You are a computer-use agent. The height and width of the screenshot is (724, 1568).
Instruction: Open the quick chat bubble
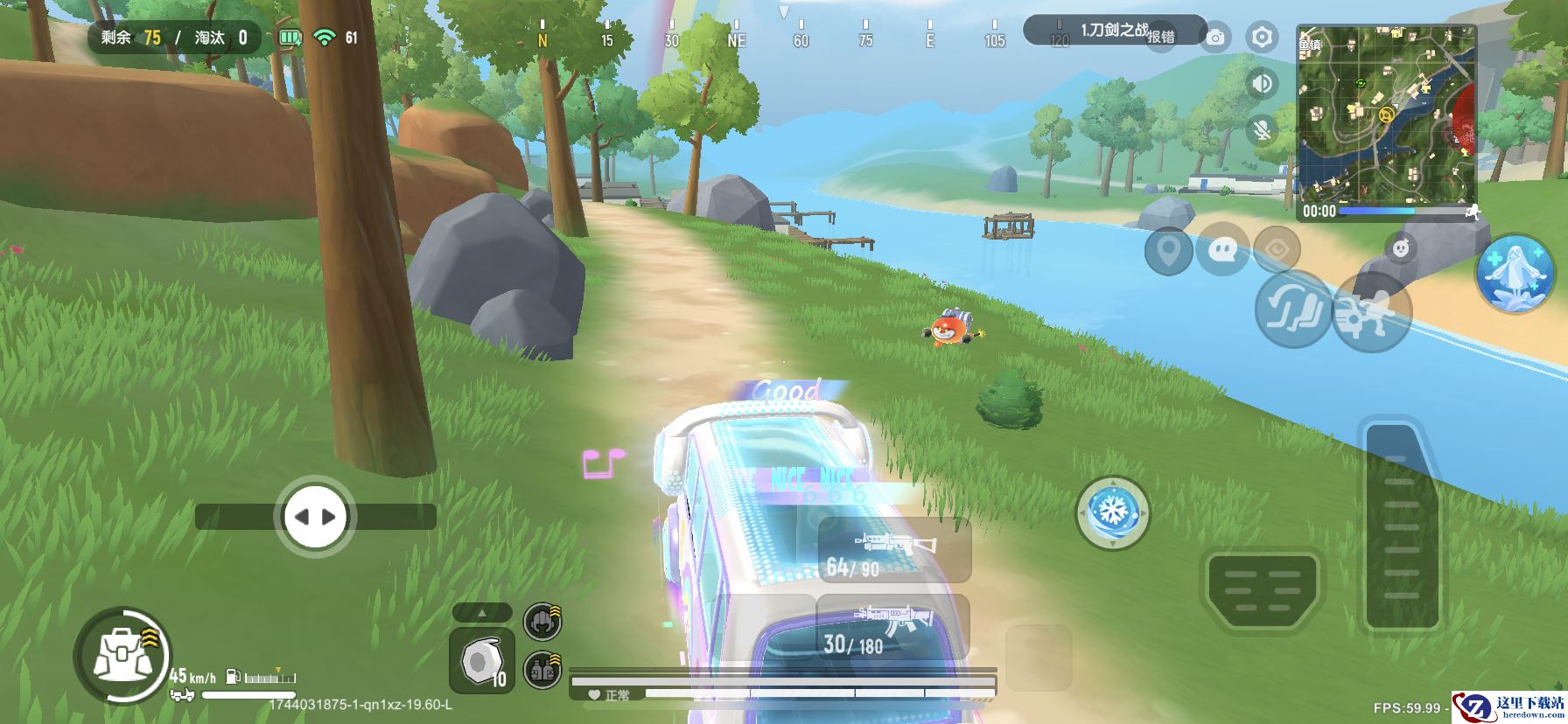(x=1222, y=251)
